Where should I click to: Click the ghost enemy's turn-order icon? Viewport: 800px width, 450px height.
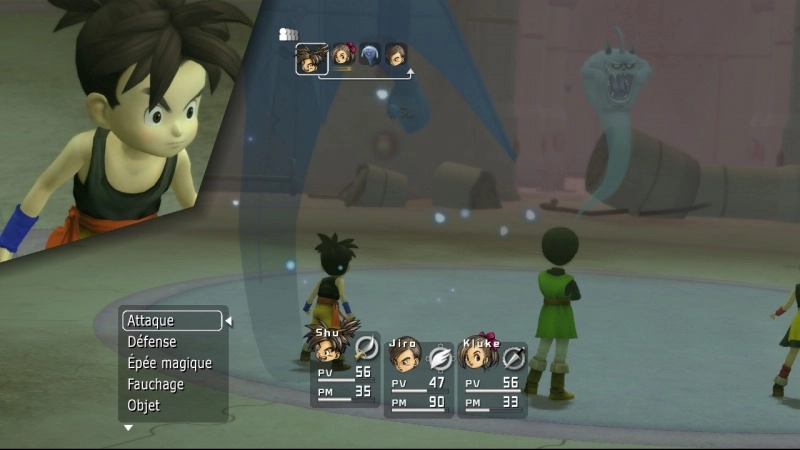tap(370, 56)
